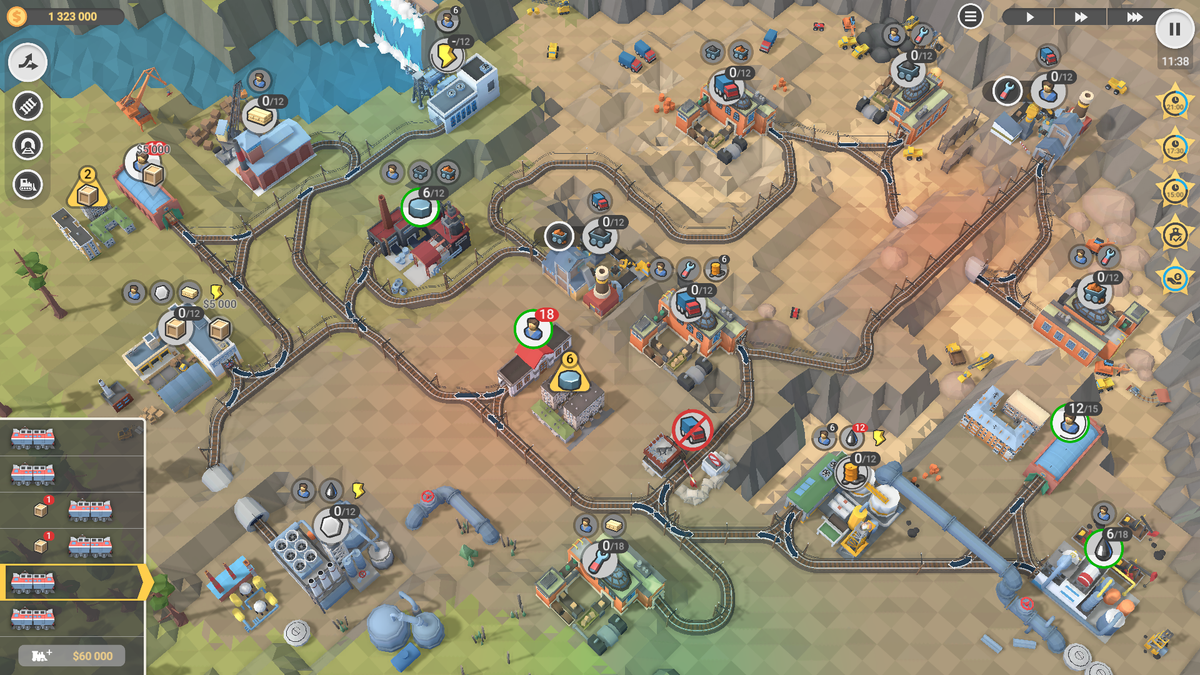
Task: Click the red no-truck blocked station marker
Action: [x=691, y=430]
